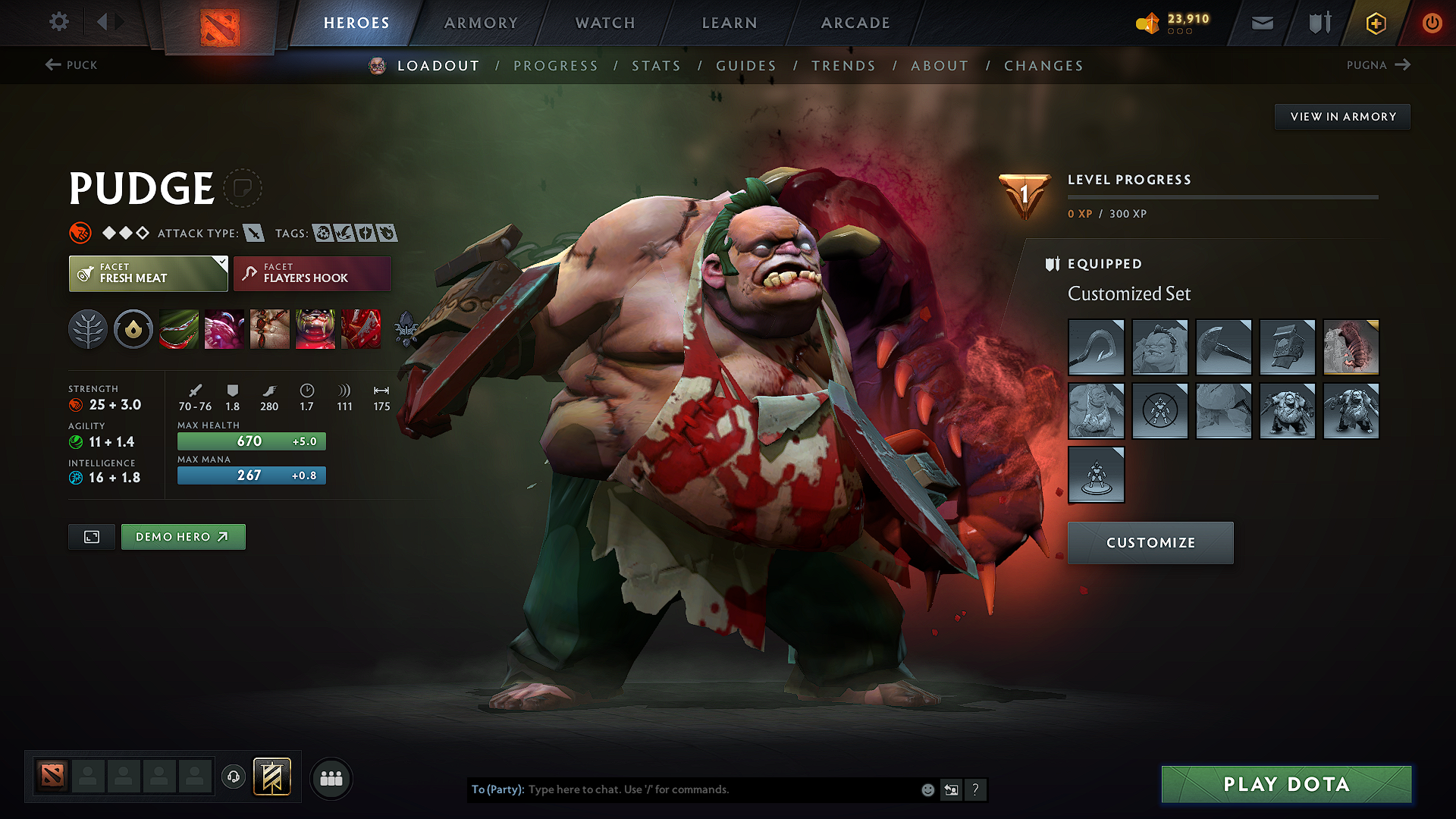
Task: Open the Rot ability icon
Action: pyautogui.click(x=224, y=329)
